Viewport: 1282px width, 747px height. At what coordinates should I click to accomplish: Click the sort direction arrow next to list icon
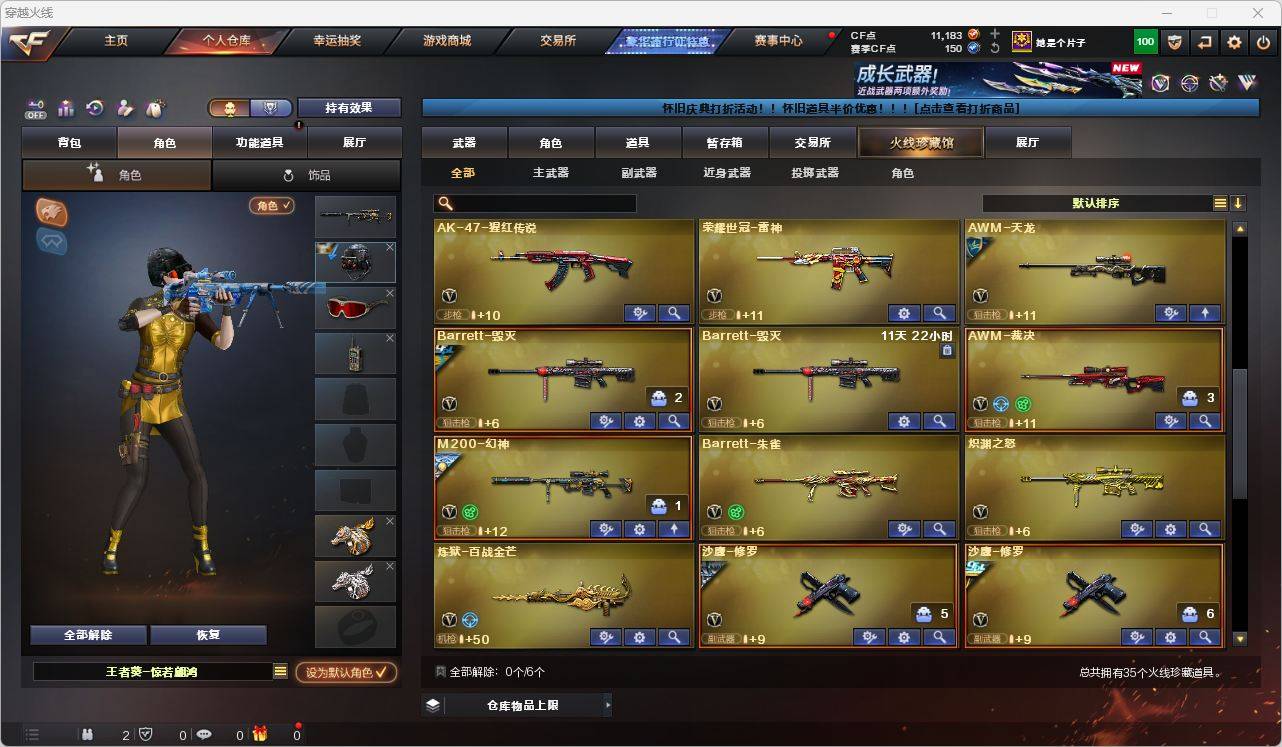[1240, 203]
